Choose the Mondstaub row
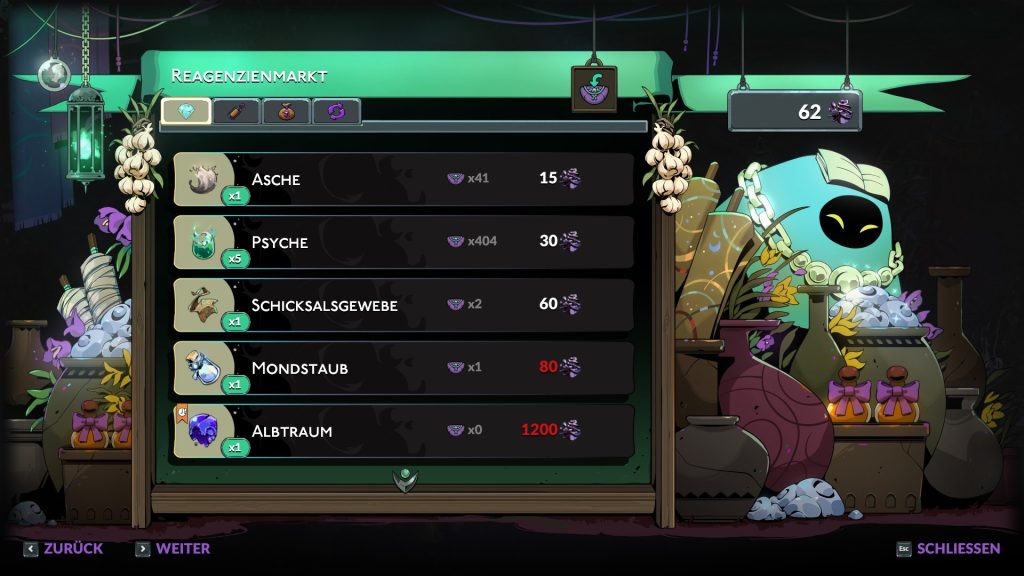 pos(403,367)
